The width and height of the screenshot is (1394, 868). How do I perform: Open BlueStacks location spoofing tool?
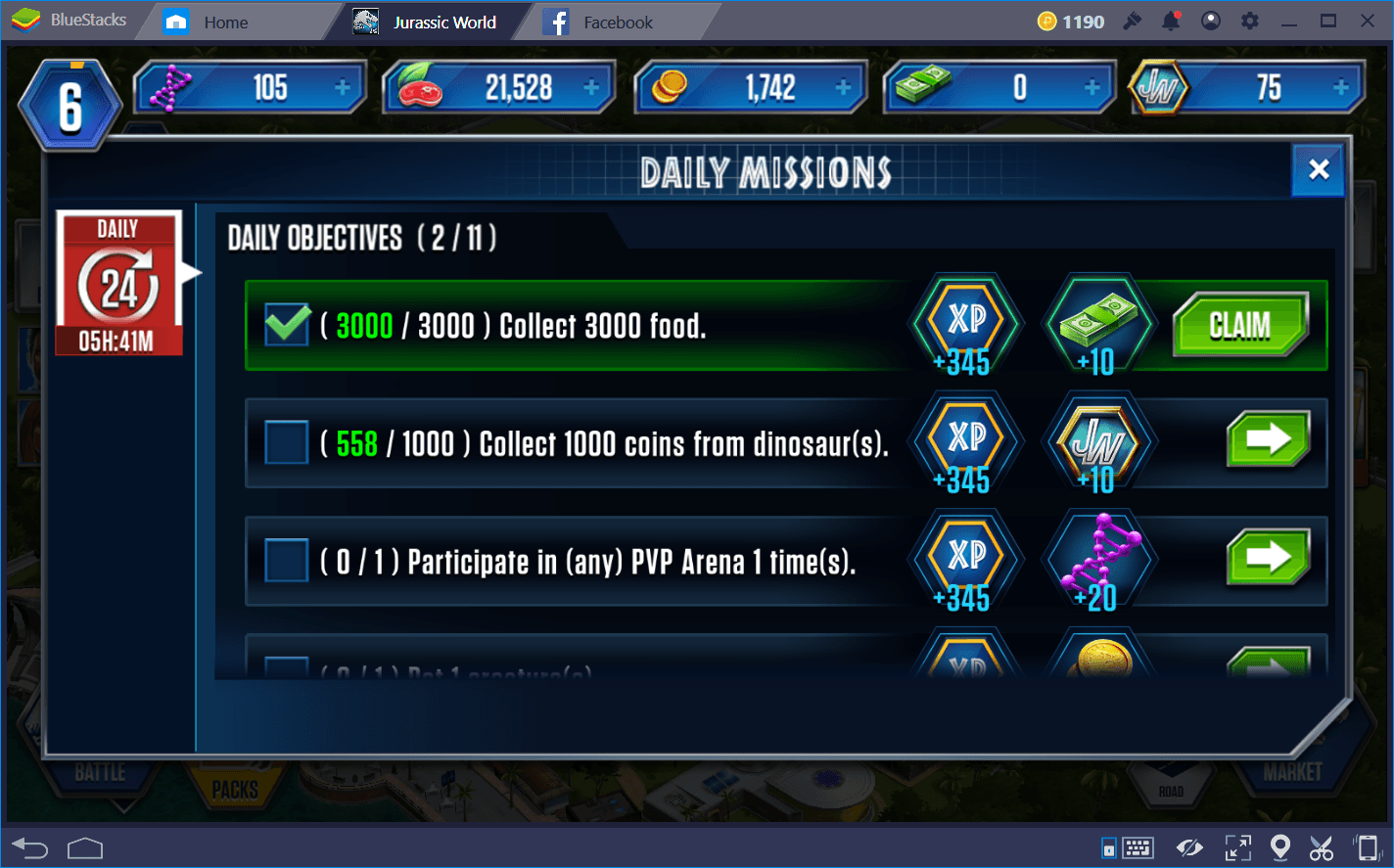[x=1282, y=847]
